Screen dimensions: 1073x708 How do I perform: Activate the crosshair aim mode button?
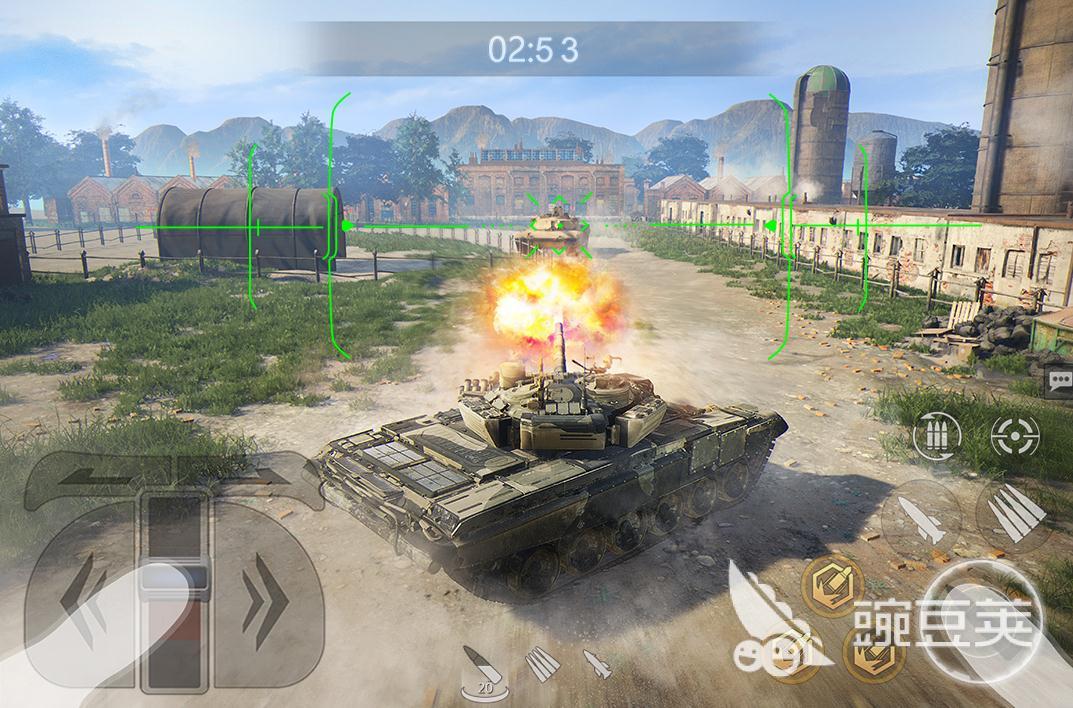point(1014,434)
